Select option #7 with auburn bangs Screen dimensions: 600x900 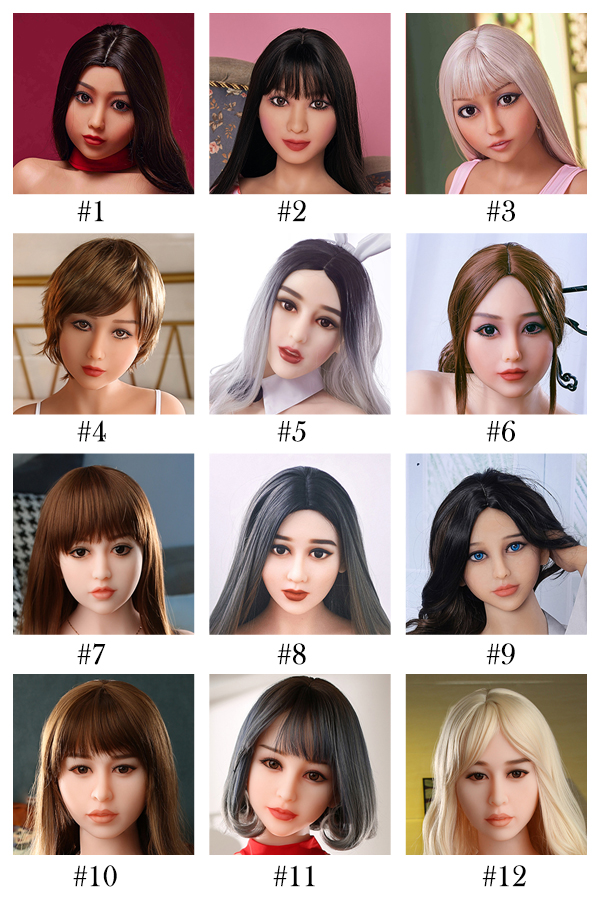tap(103, 544)
